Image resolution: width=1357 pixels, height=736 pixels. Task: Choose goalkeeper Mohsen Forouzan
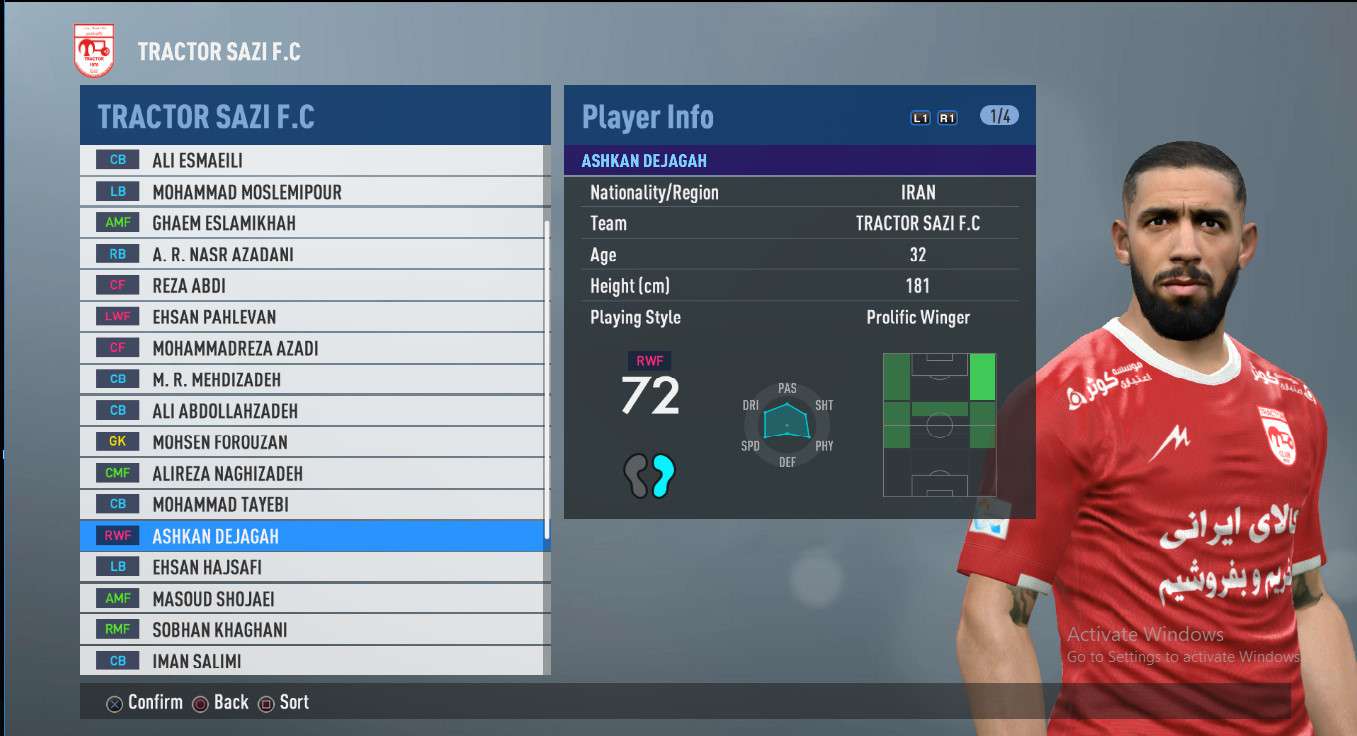pos(312,442)
